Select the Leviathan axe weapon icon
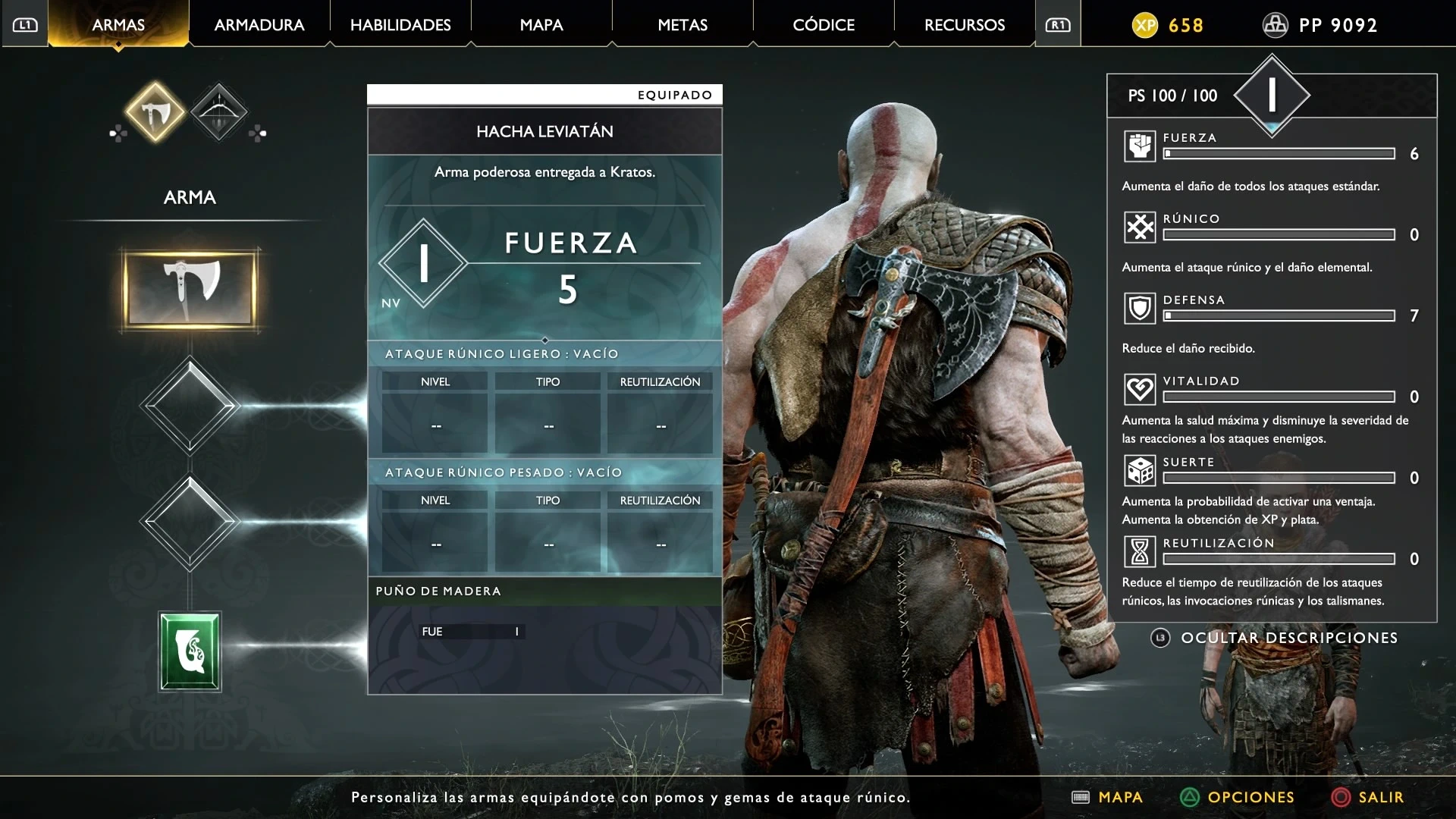The height and width of the screenshot is (819, 1456). pos(155,113)
